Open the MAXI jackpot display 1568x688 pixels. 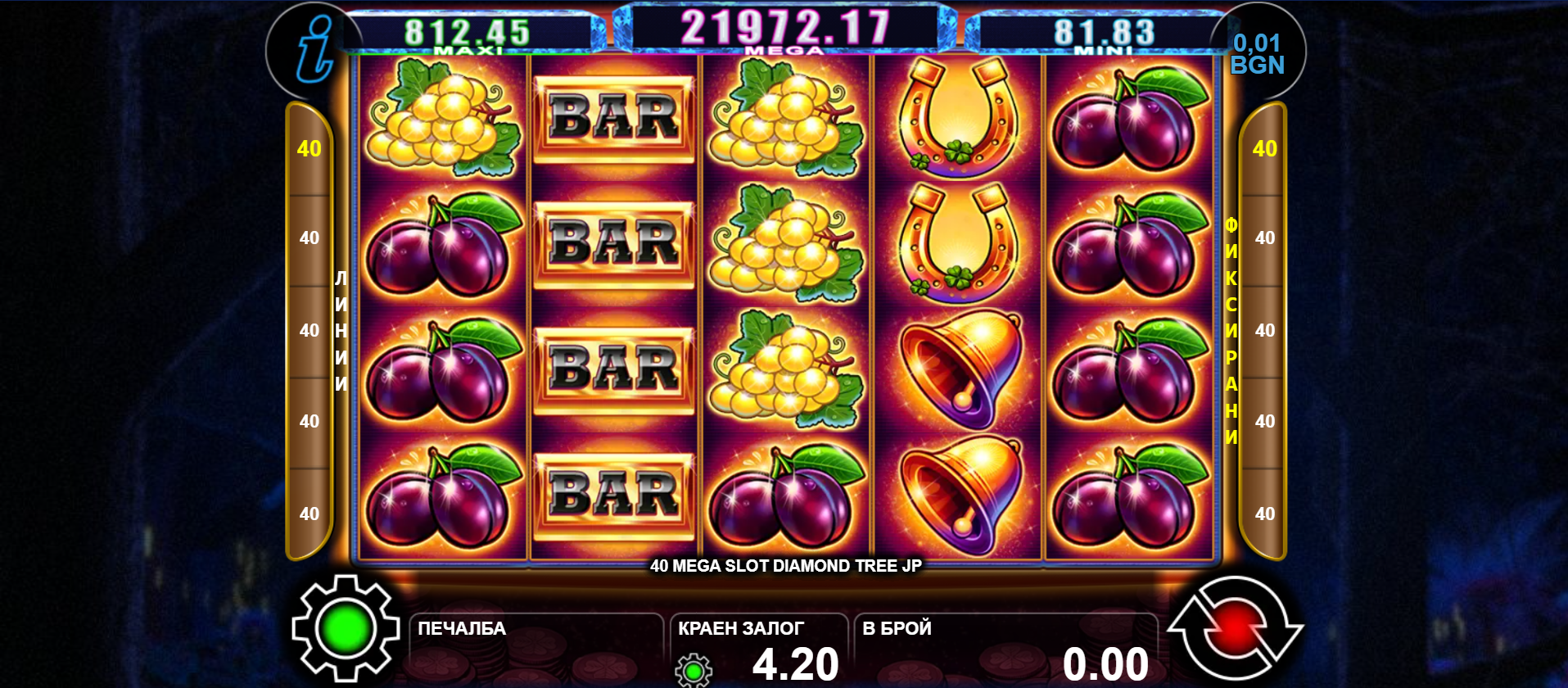468,34
